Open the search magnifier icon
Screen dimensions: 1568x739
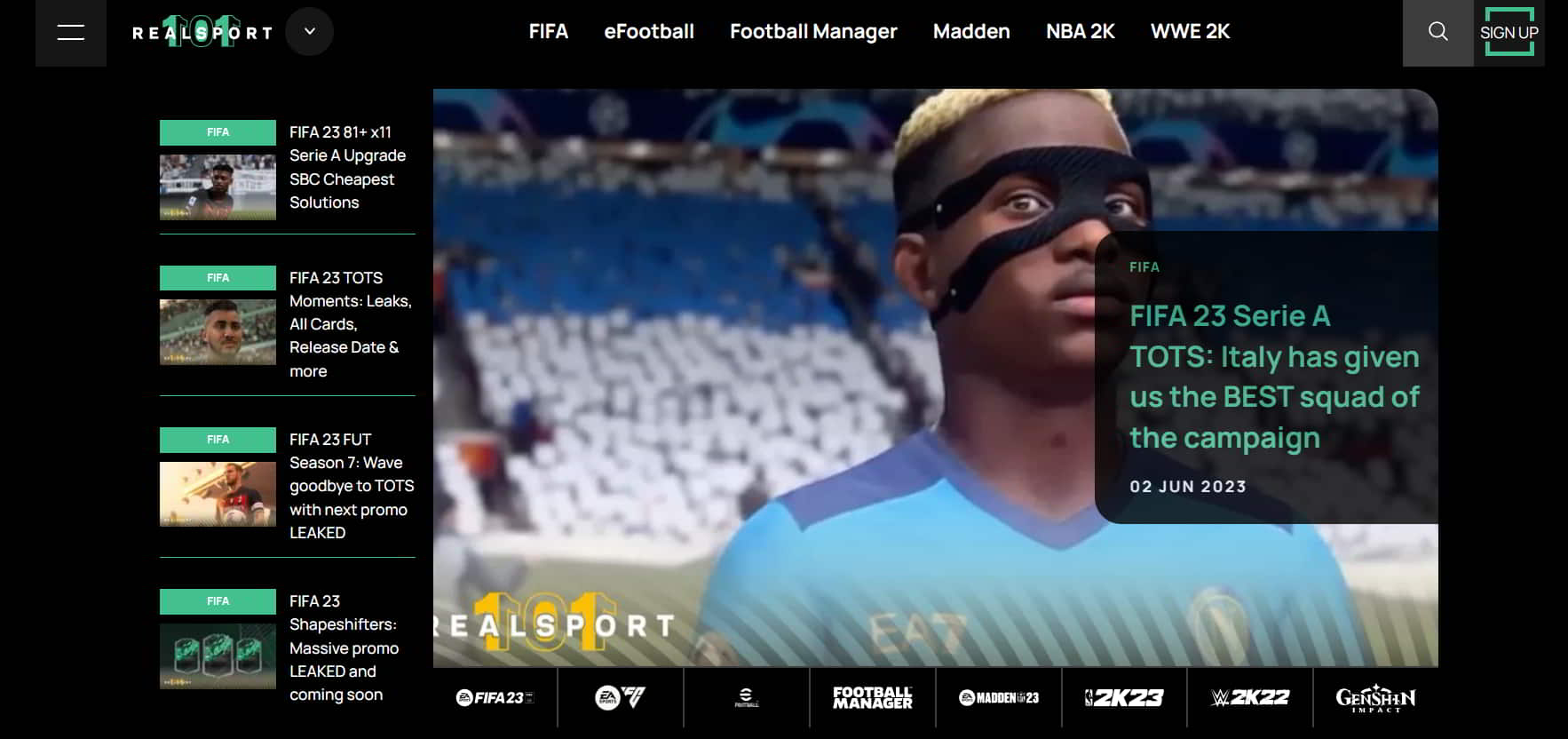click(x=1437, y=32)
